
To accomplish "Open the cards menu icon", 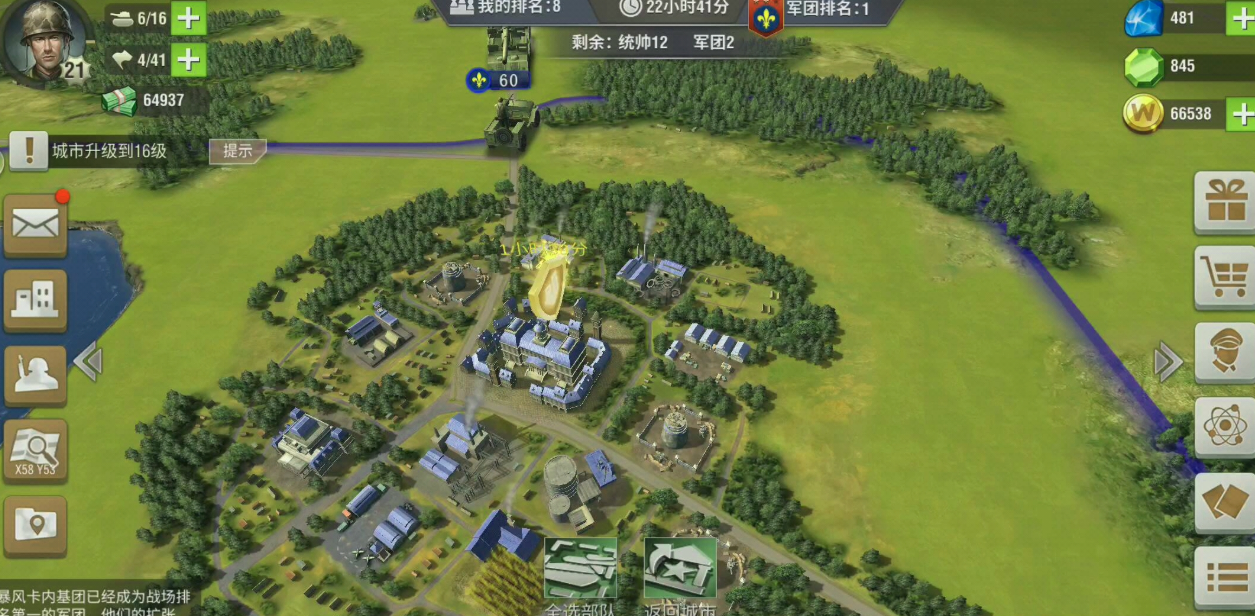I will [1225, 502].
